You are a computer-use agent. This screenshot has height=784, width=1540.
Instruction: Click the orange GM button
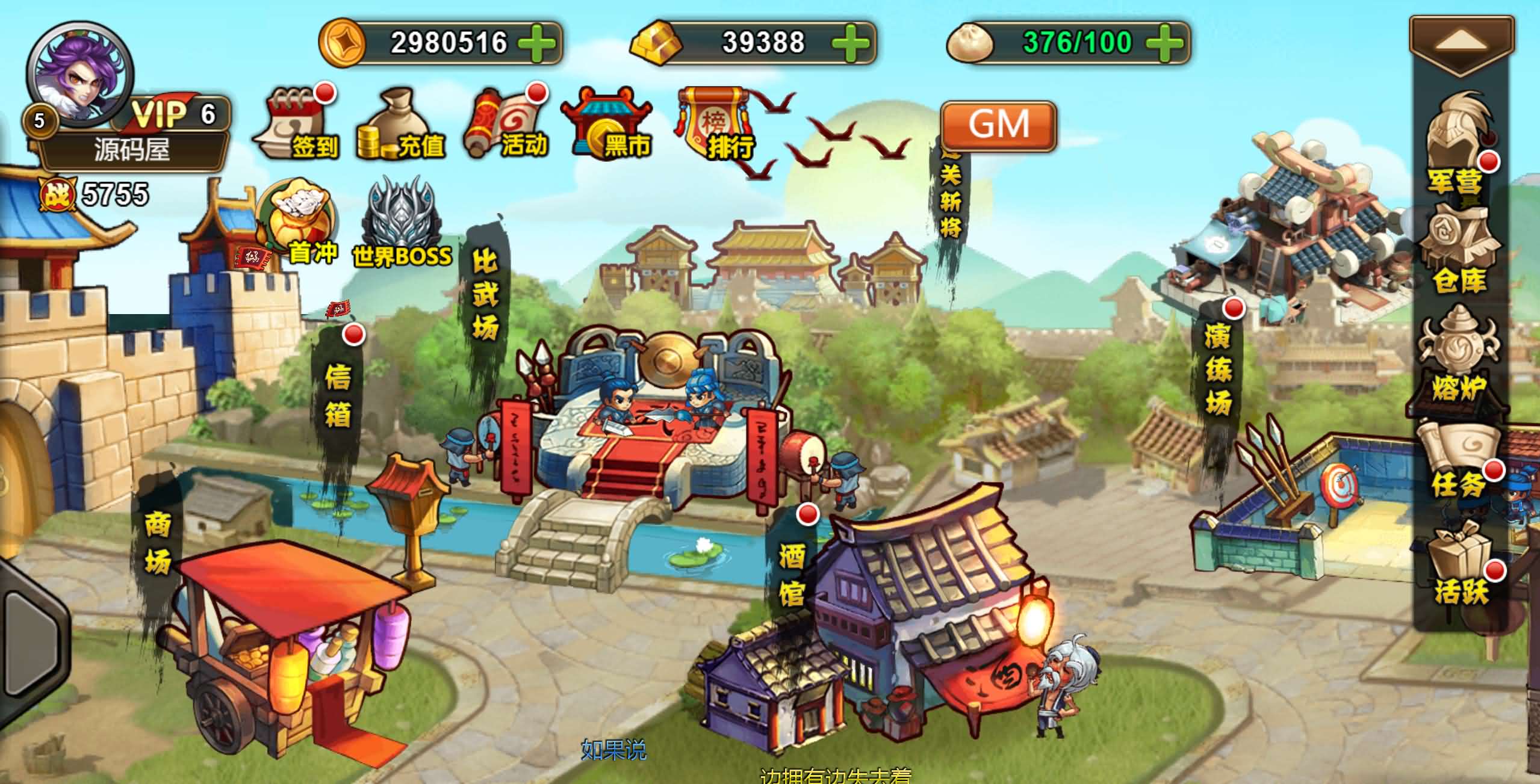click(x=998, y=125)
